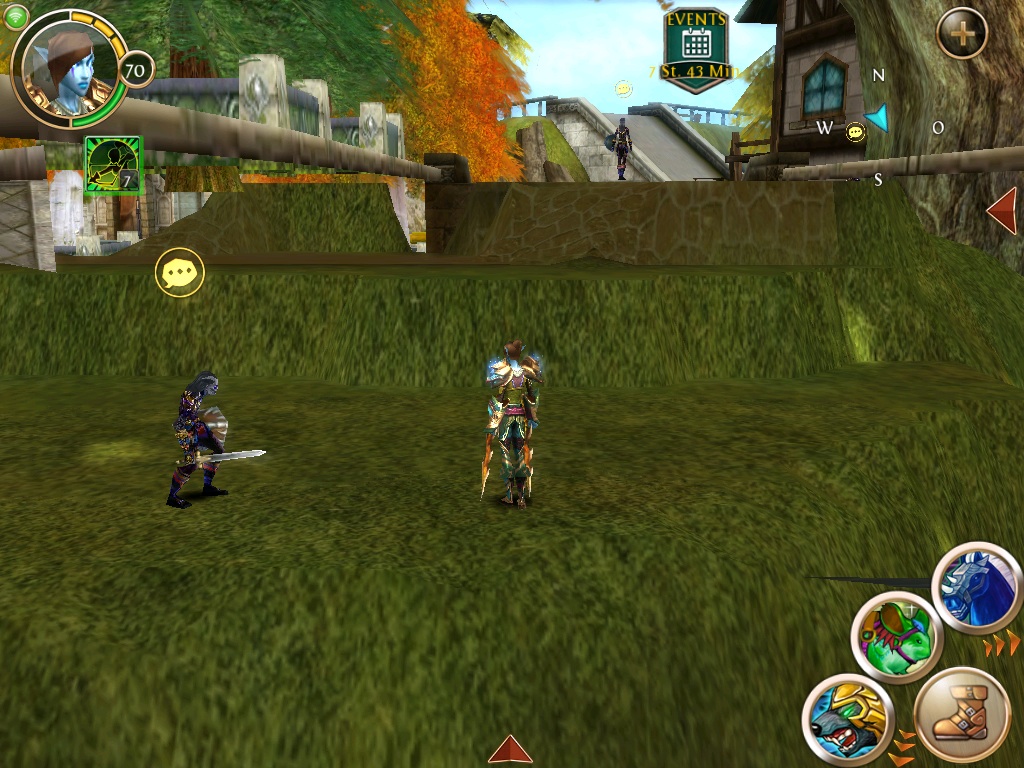Summon the blue armored horse mount
The width and height of the screenshot is (1024, 768).
point(977,589)
